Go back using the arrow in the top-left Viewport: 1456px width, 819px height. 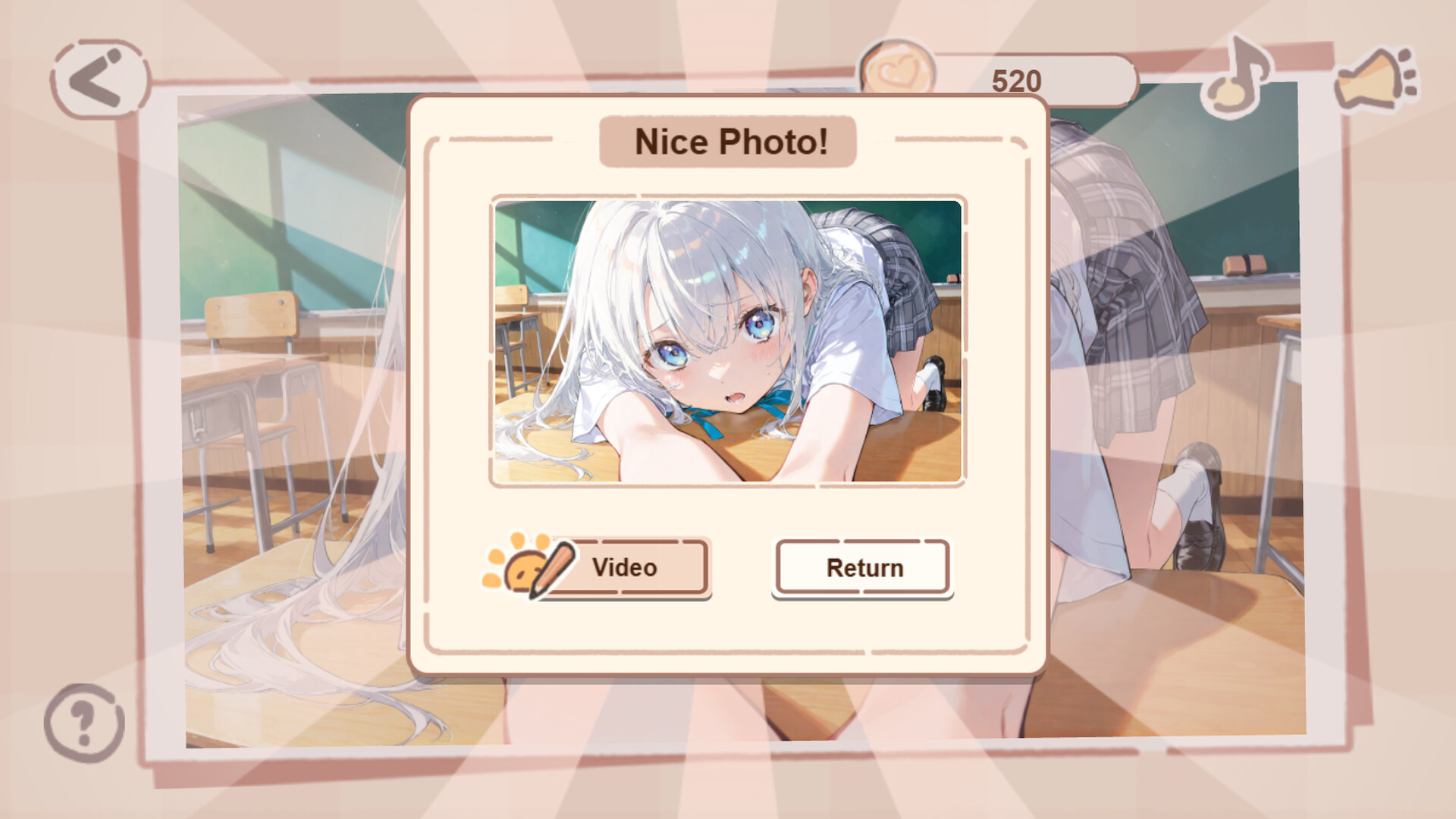point(96,76)
